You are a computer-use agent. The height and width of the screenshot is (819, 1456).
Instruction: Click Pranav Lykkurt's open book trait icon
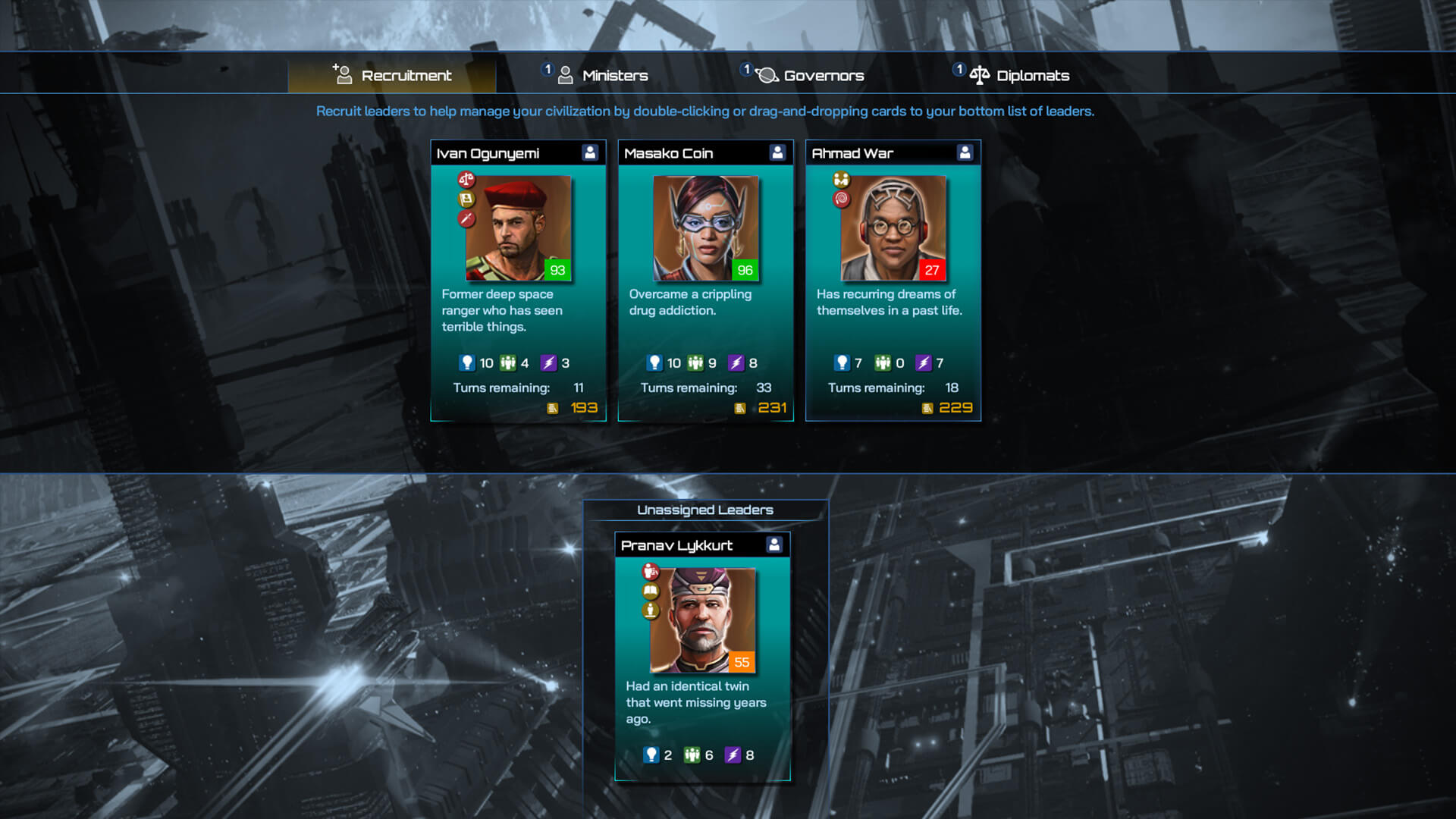click(x=651, y=591)
